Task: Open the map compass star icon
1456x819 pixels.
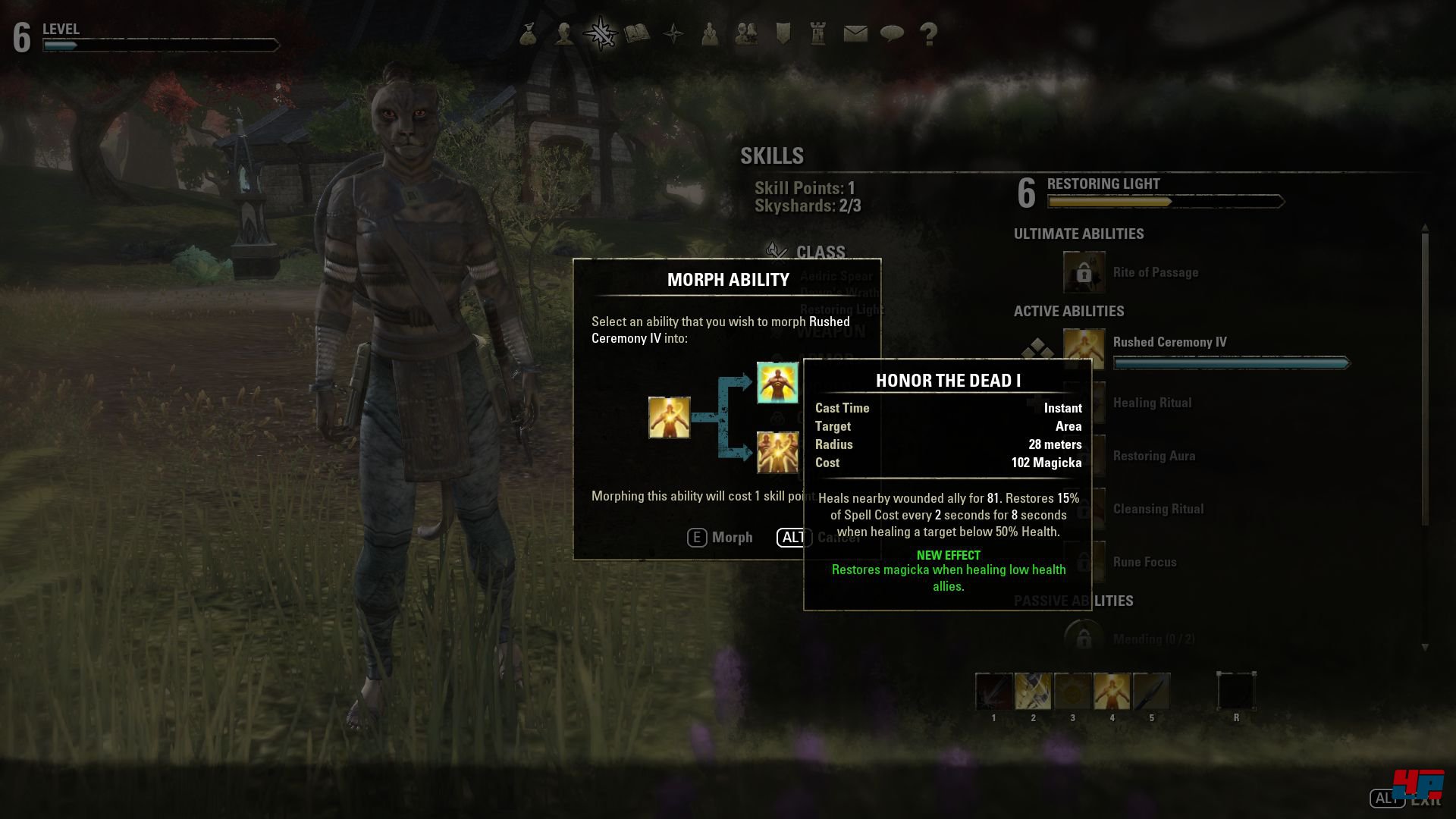Action: (x=673, y=33)
